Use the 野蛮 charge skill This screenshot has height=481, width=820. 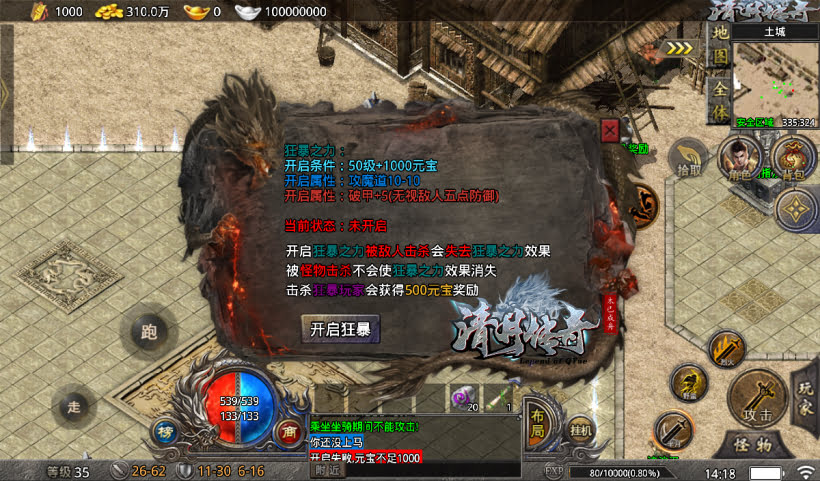689,383
